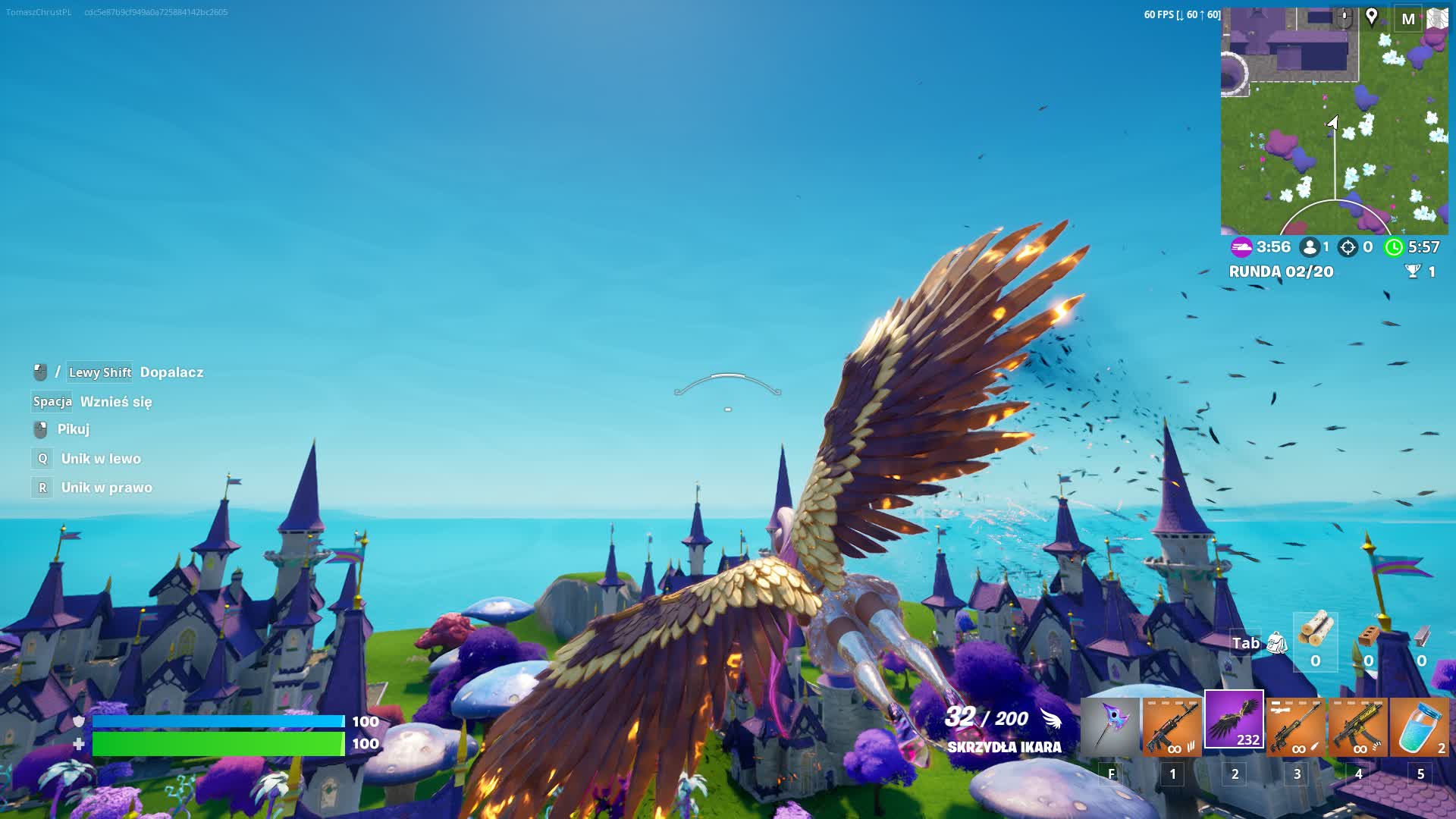
Task: Select the brick building material
Action: tap(1368, 635)
